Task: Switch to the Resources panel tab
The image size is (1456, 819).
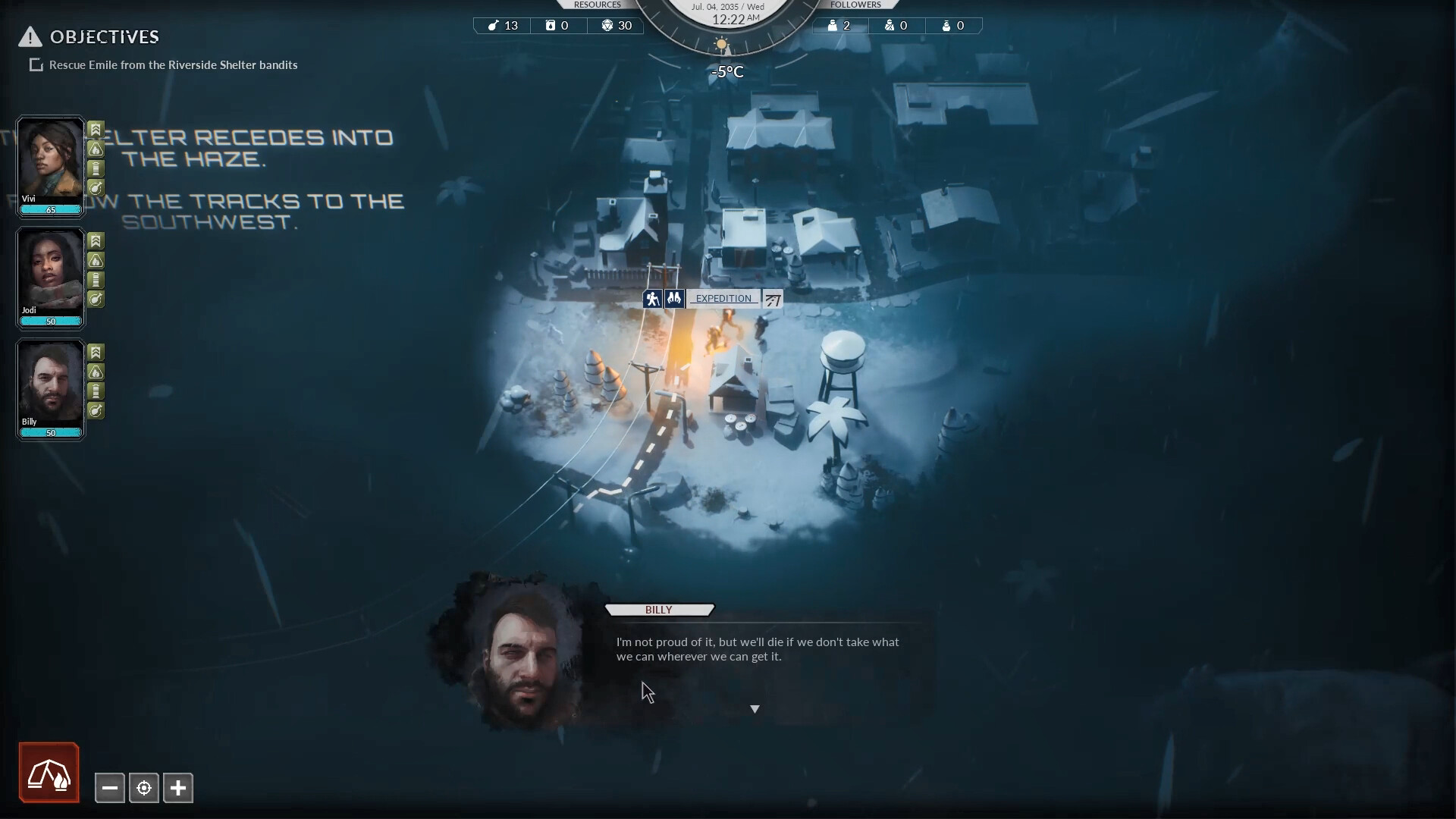Action: pyautogui.click(x=598, y=5)
